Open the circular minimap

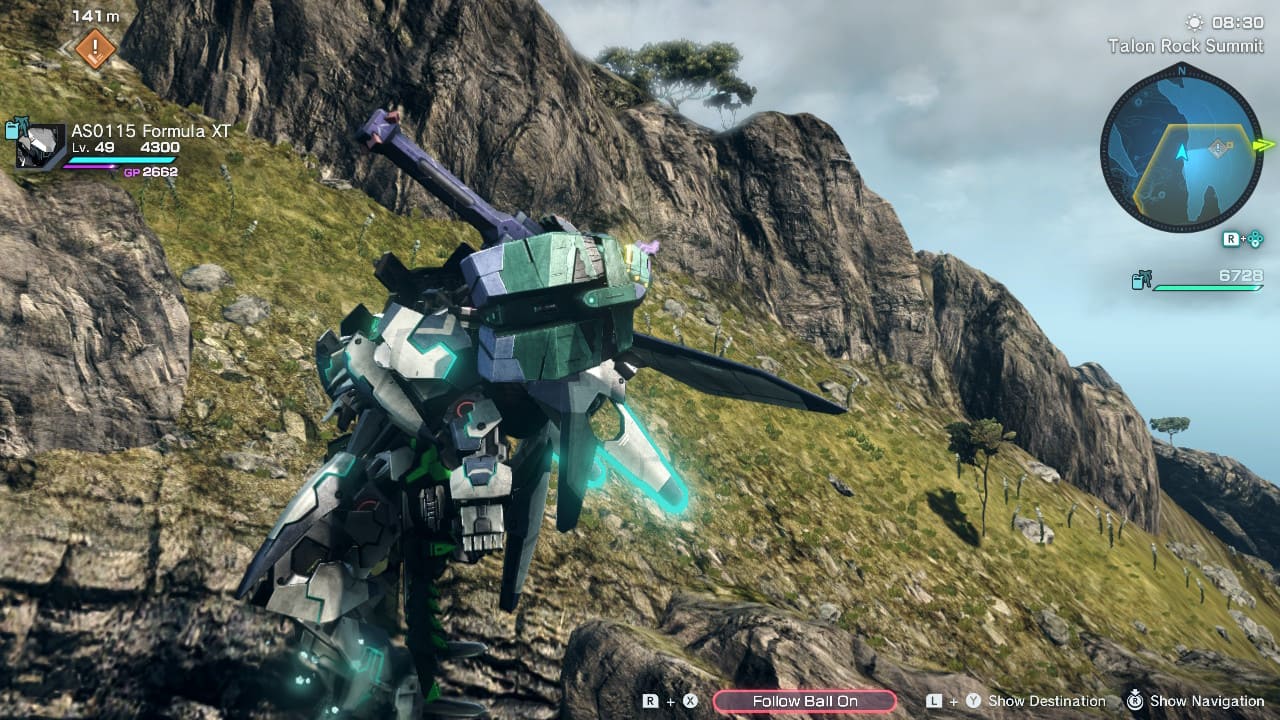click(1181, 147)
